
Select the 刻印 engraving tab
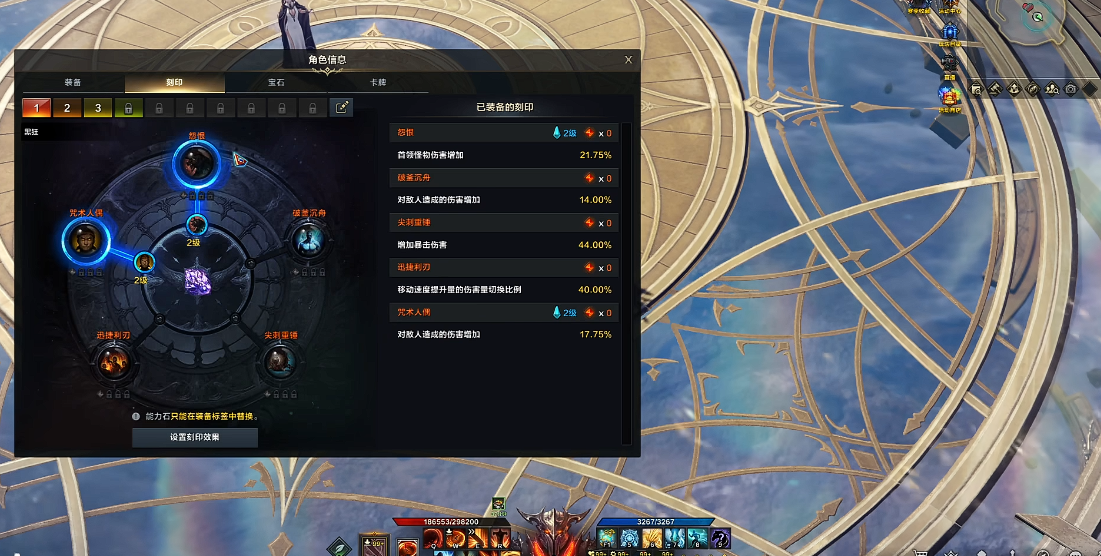click(x=174, y=83)
